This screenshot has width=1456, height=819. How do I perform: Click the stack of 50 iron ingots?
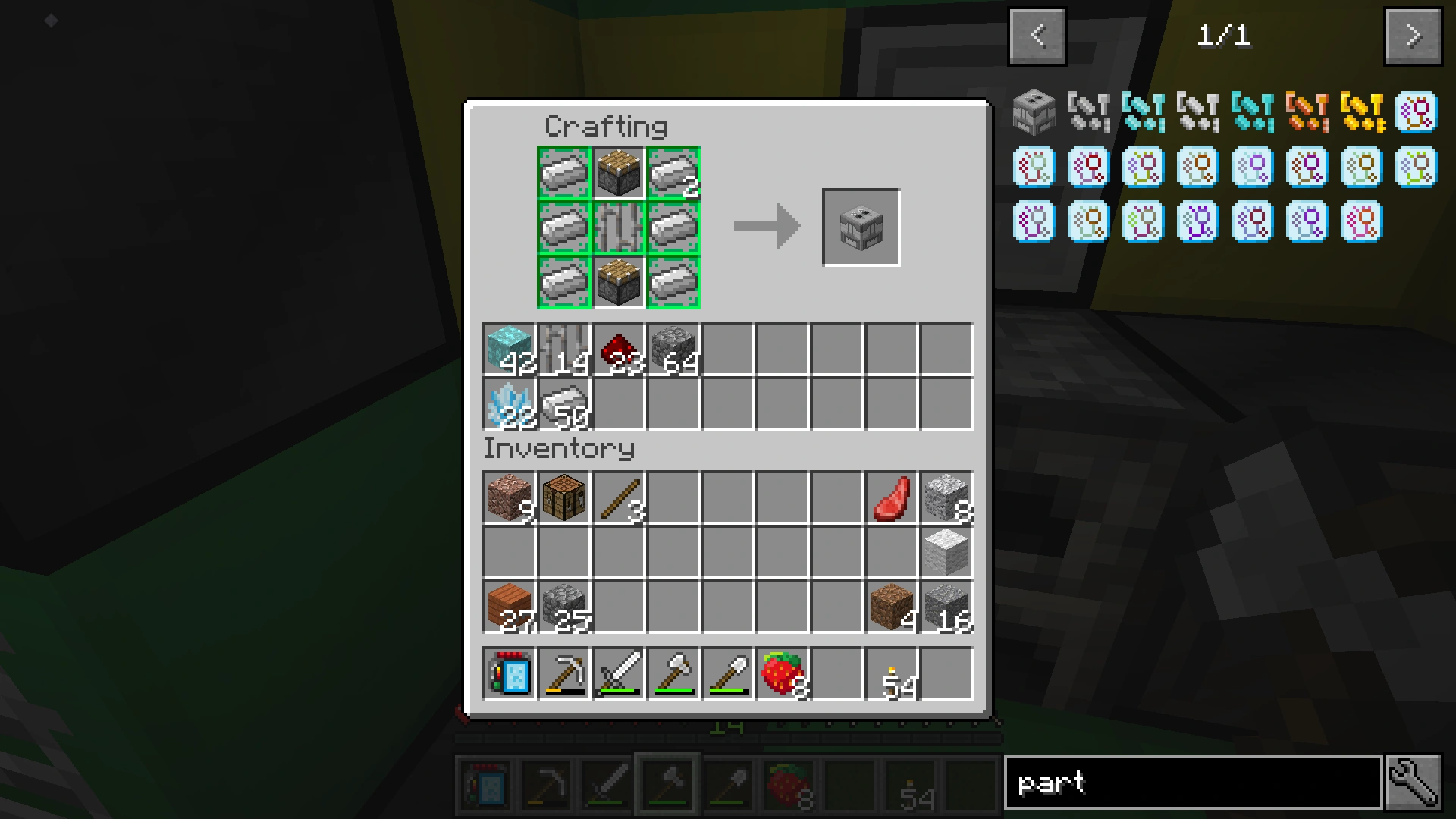click(x=563, y=404)
